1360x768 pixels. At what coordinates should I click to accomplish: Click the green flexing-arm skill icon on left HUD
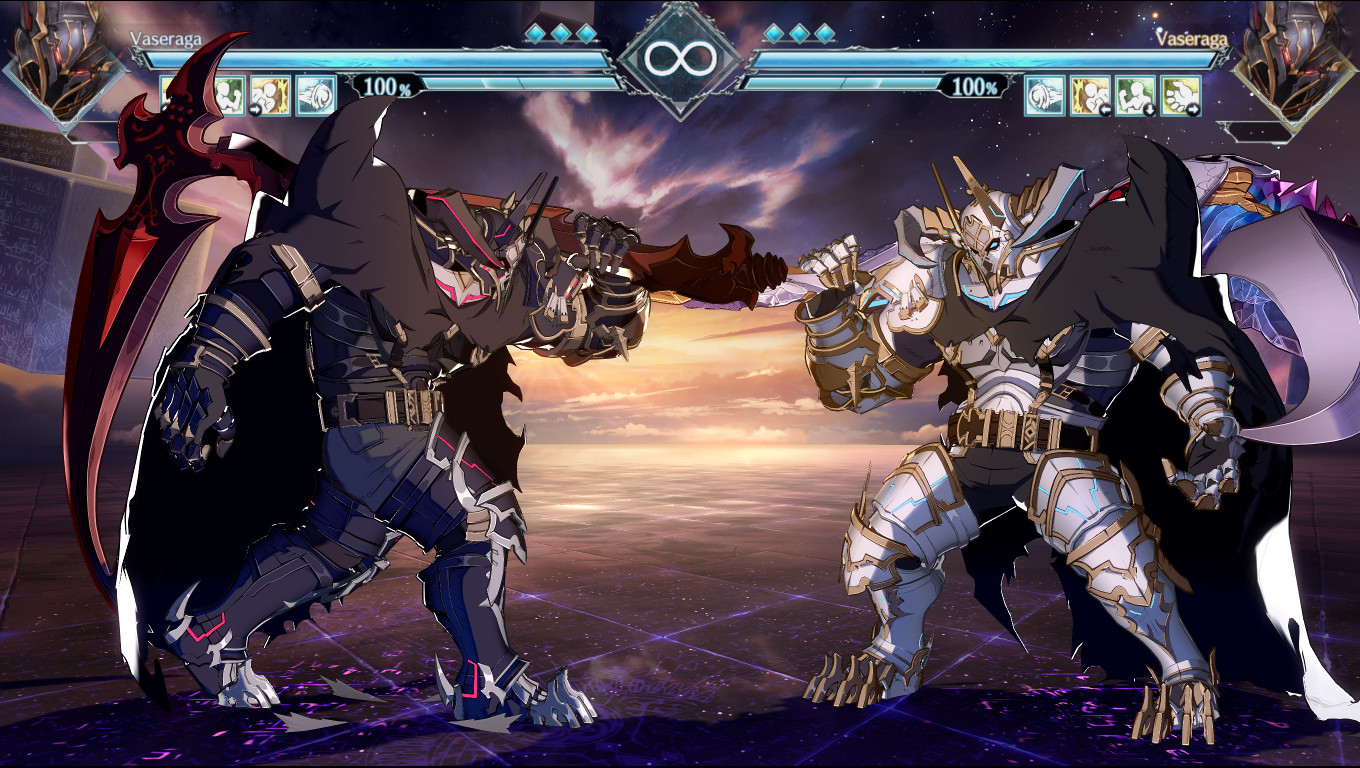point(231,95)
